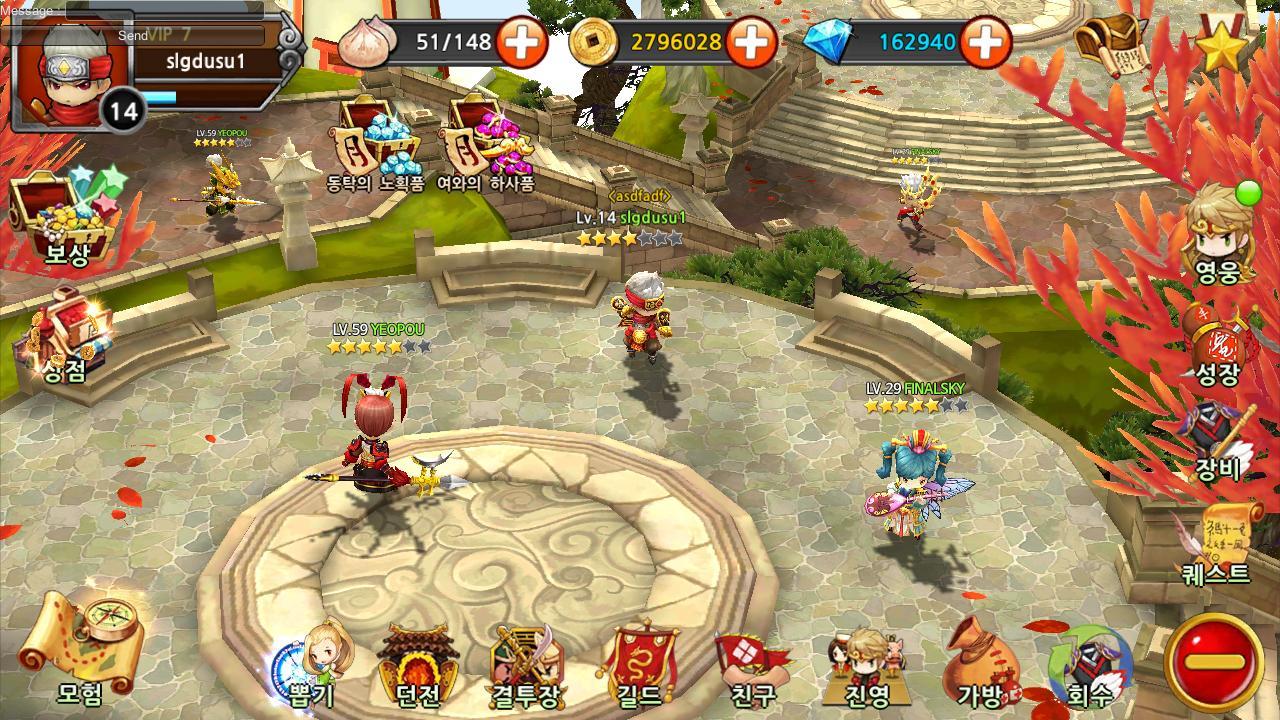Add diamonds using the plus button

986,42
